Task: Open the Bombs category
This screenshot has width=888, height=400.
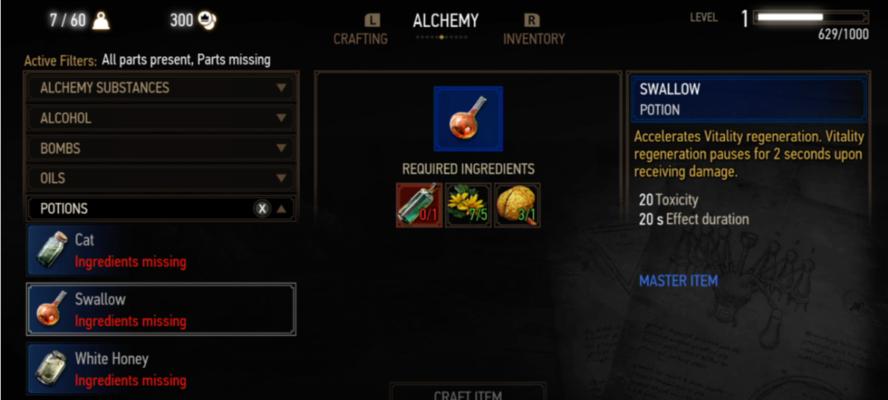Action: coord(160,148)
